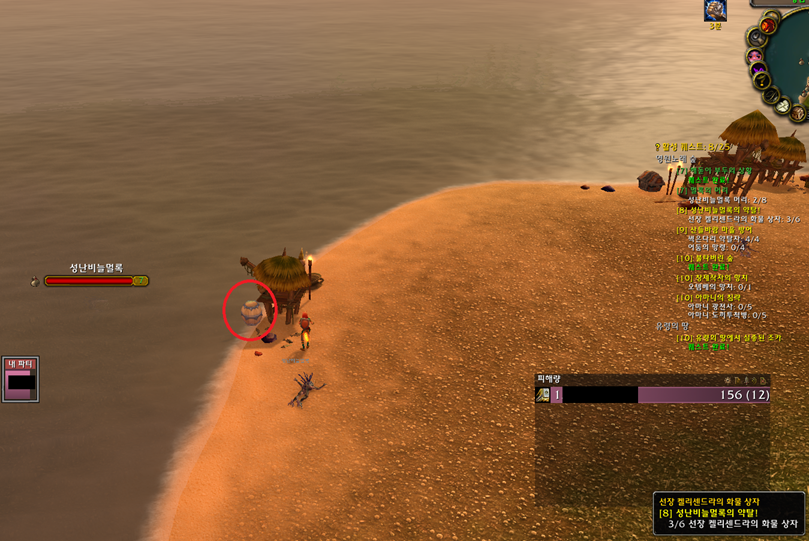Open the yellow-ringed minimap button

pyautogui.click(x=761, y=80)
